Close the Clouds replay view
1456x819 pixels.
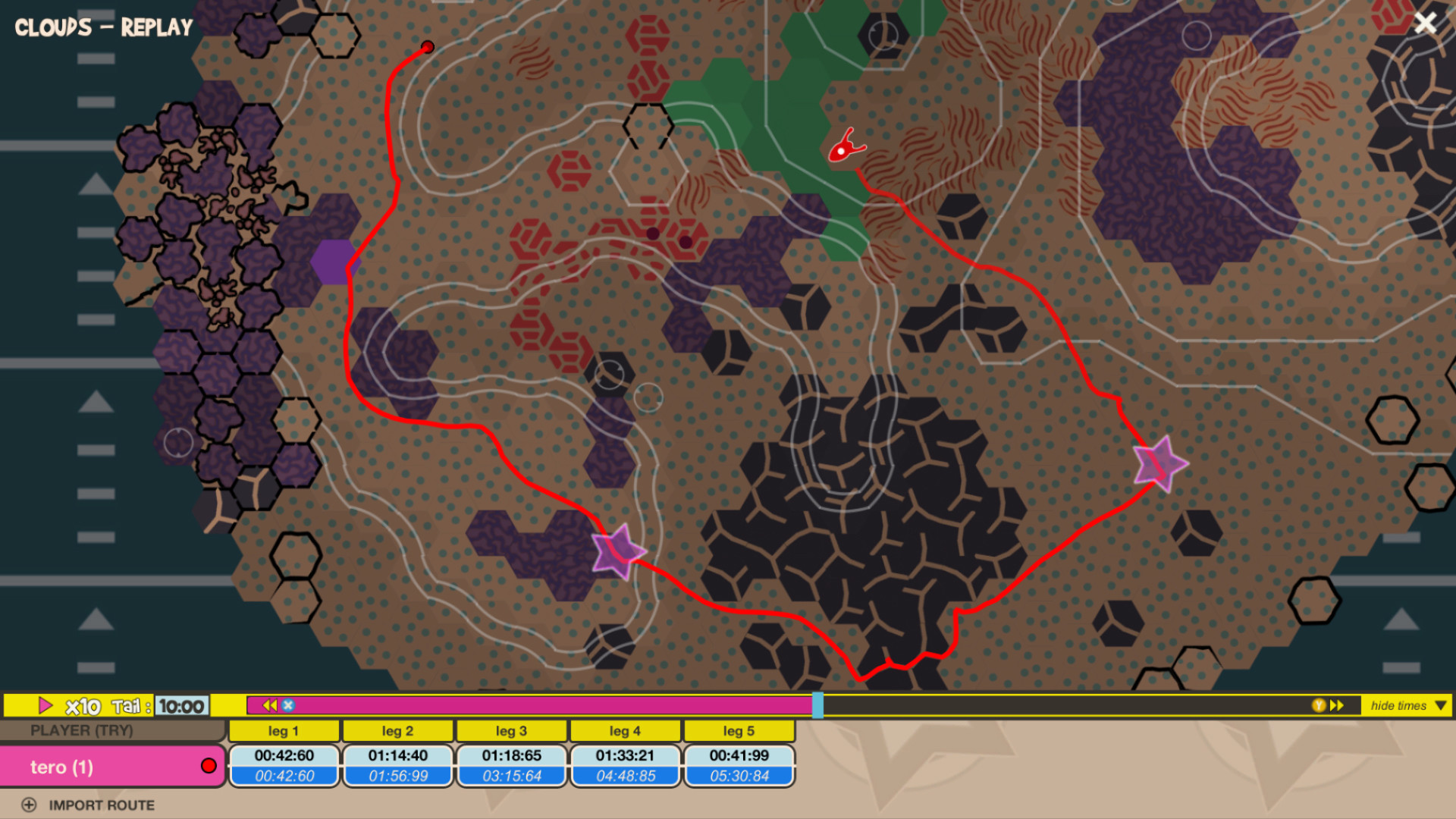(x=1426, y=23)
